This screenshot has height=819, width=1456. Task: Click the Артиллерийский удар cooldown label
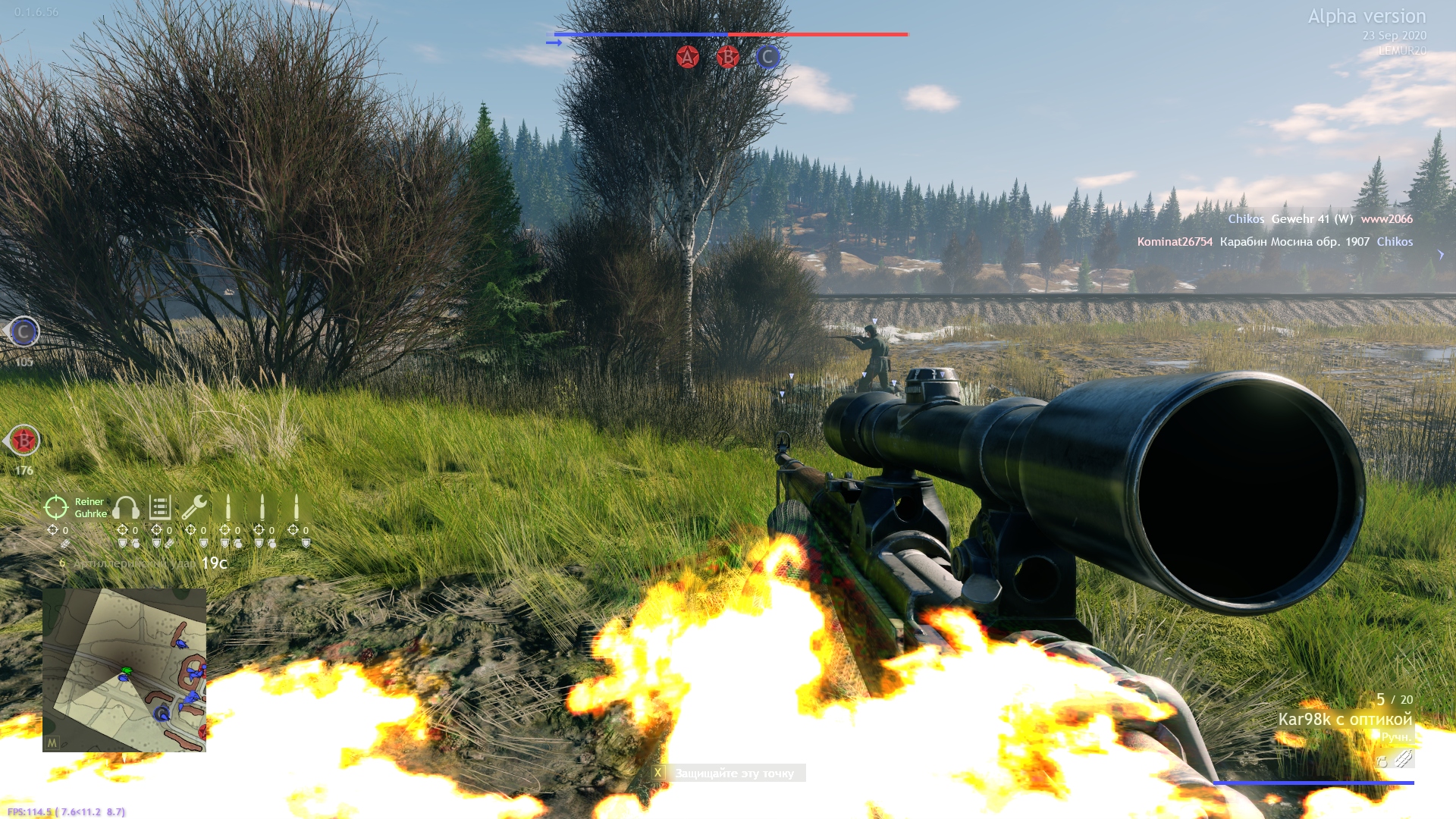[x=135, y=563]
